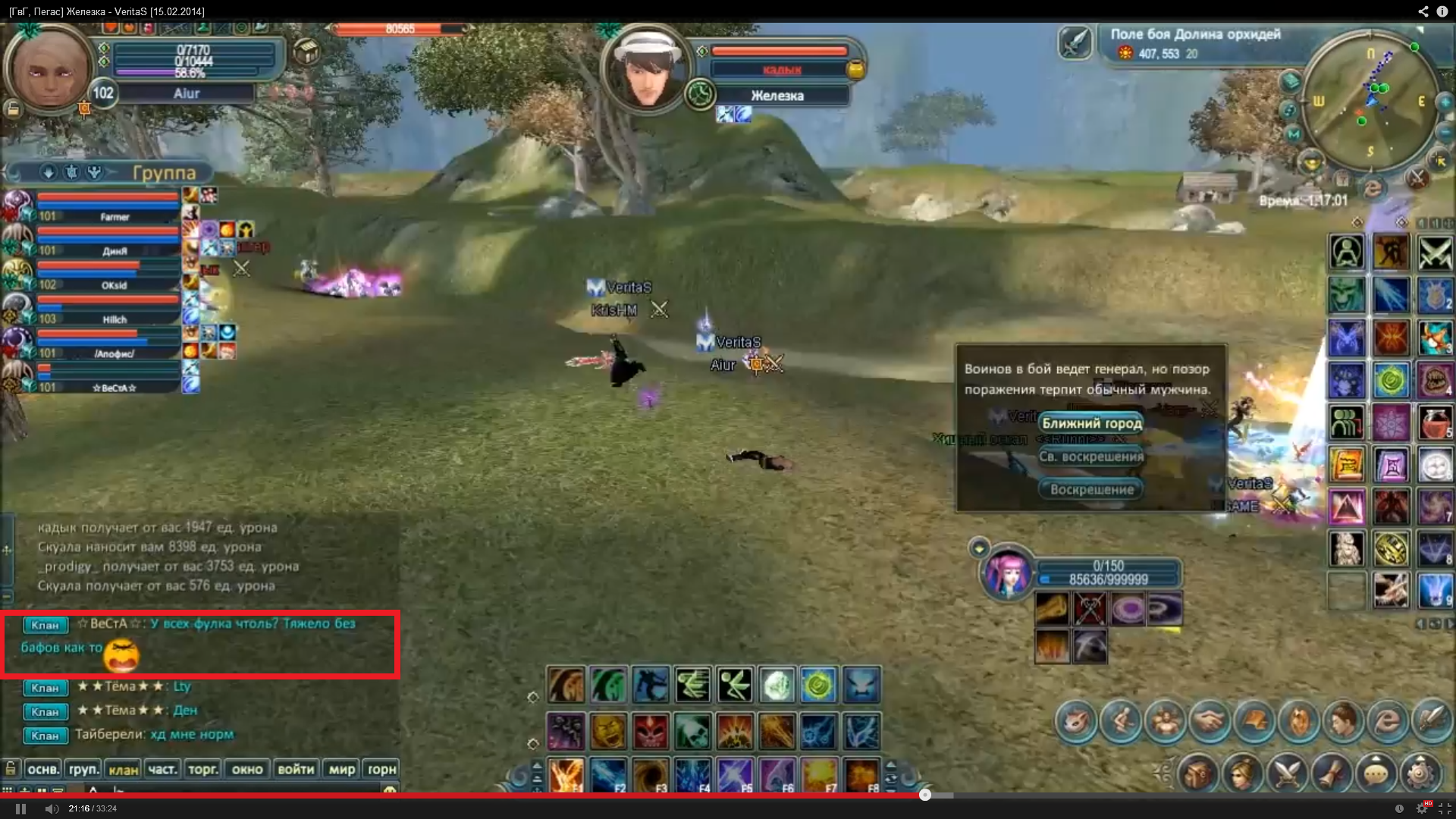This screenshot has height=819, width=1456.
Task: Open the груп. chat tab
Action: (x=83, y=769)
